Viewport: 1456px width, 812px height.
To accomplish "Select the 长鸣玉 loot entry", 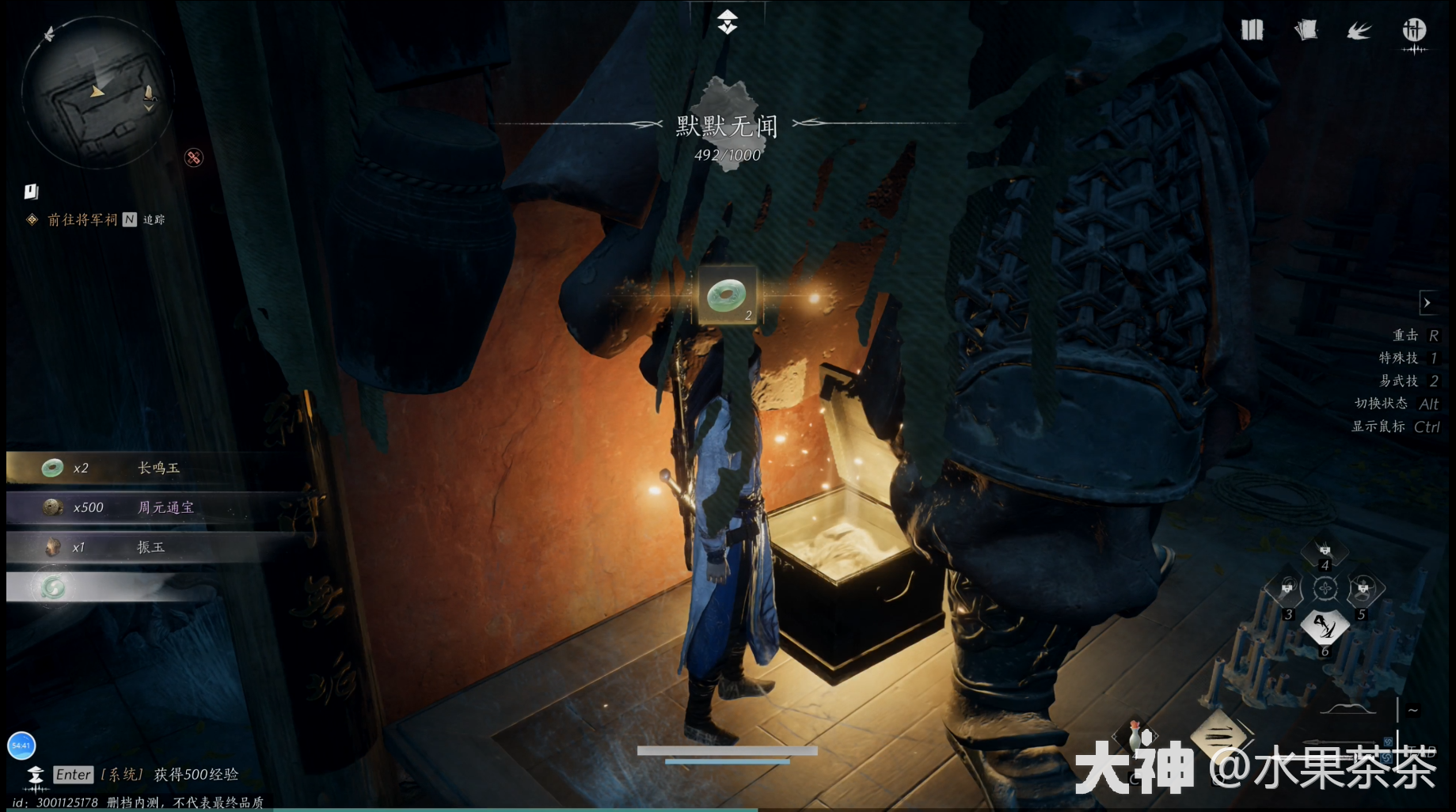I will 158,468.
